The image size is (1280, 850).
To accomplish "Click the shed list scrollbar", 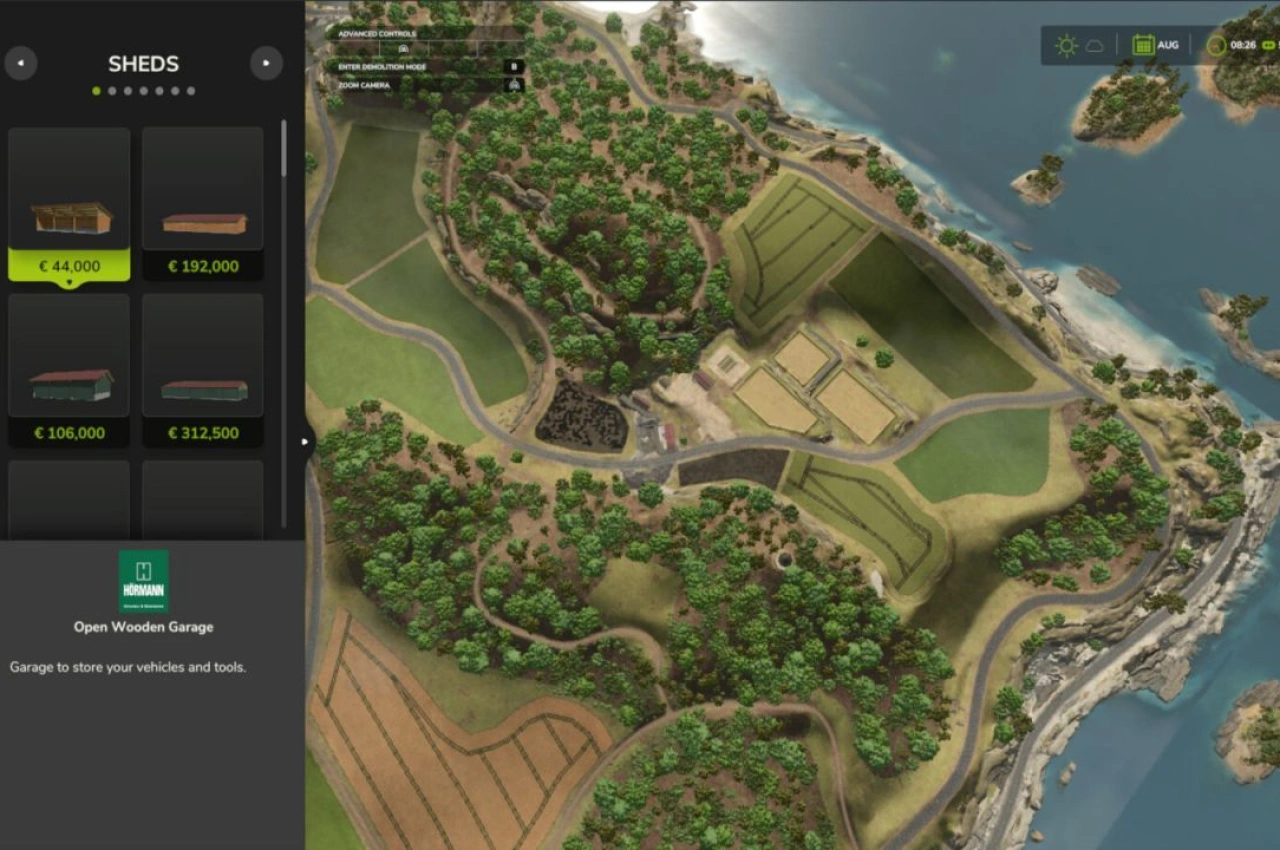I will pyautogui.click(x=284, y=150).
